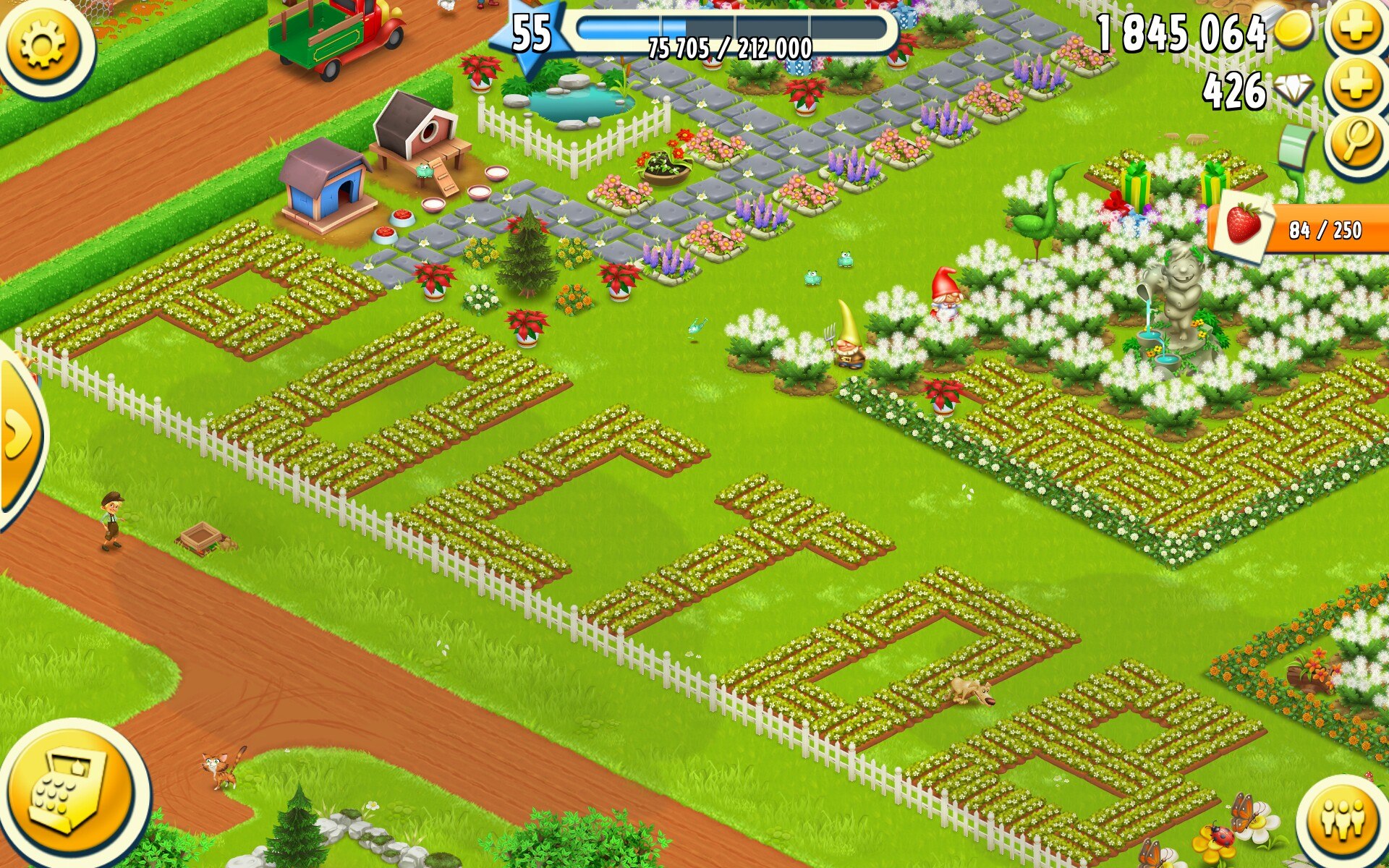The width and height of the screenshot is (1389, 868).
Task: Open the cash register shop
Action: pos(71,792)
